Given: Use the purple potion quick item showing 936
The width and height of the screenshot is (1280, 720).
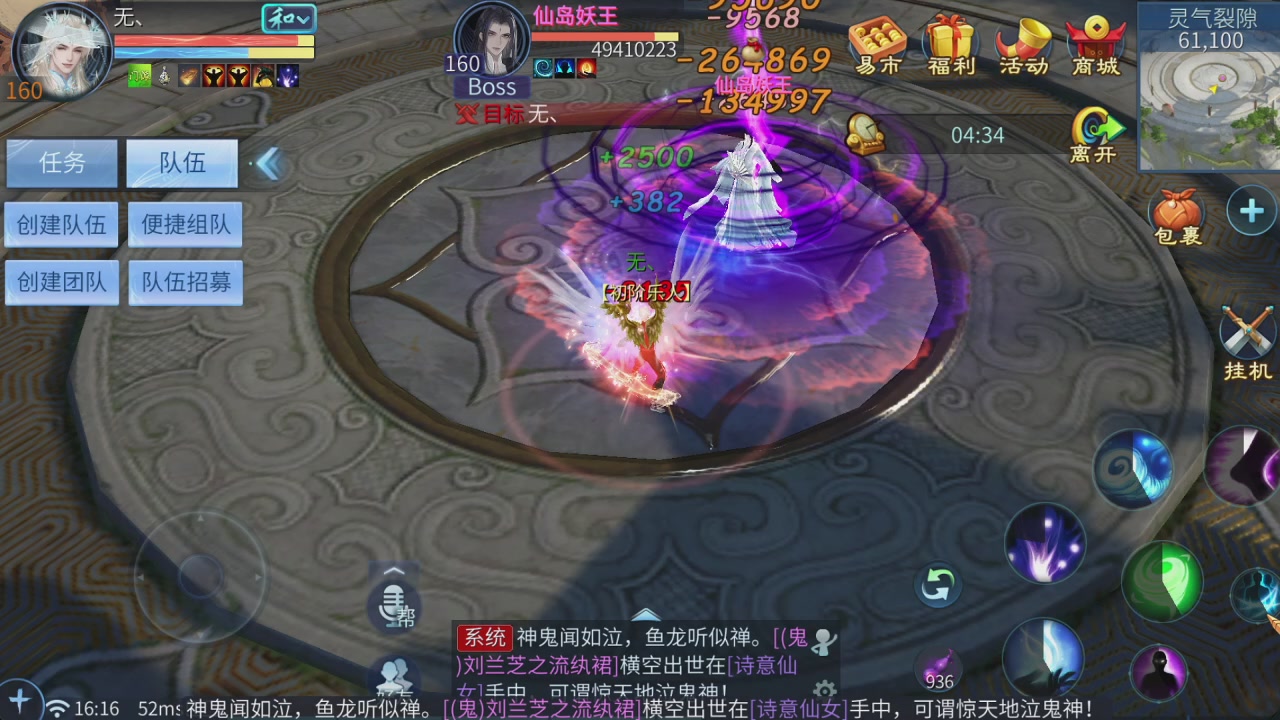Looking at the screenshot, I should (x=937, y=660).
